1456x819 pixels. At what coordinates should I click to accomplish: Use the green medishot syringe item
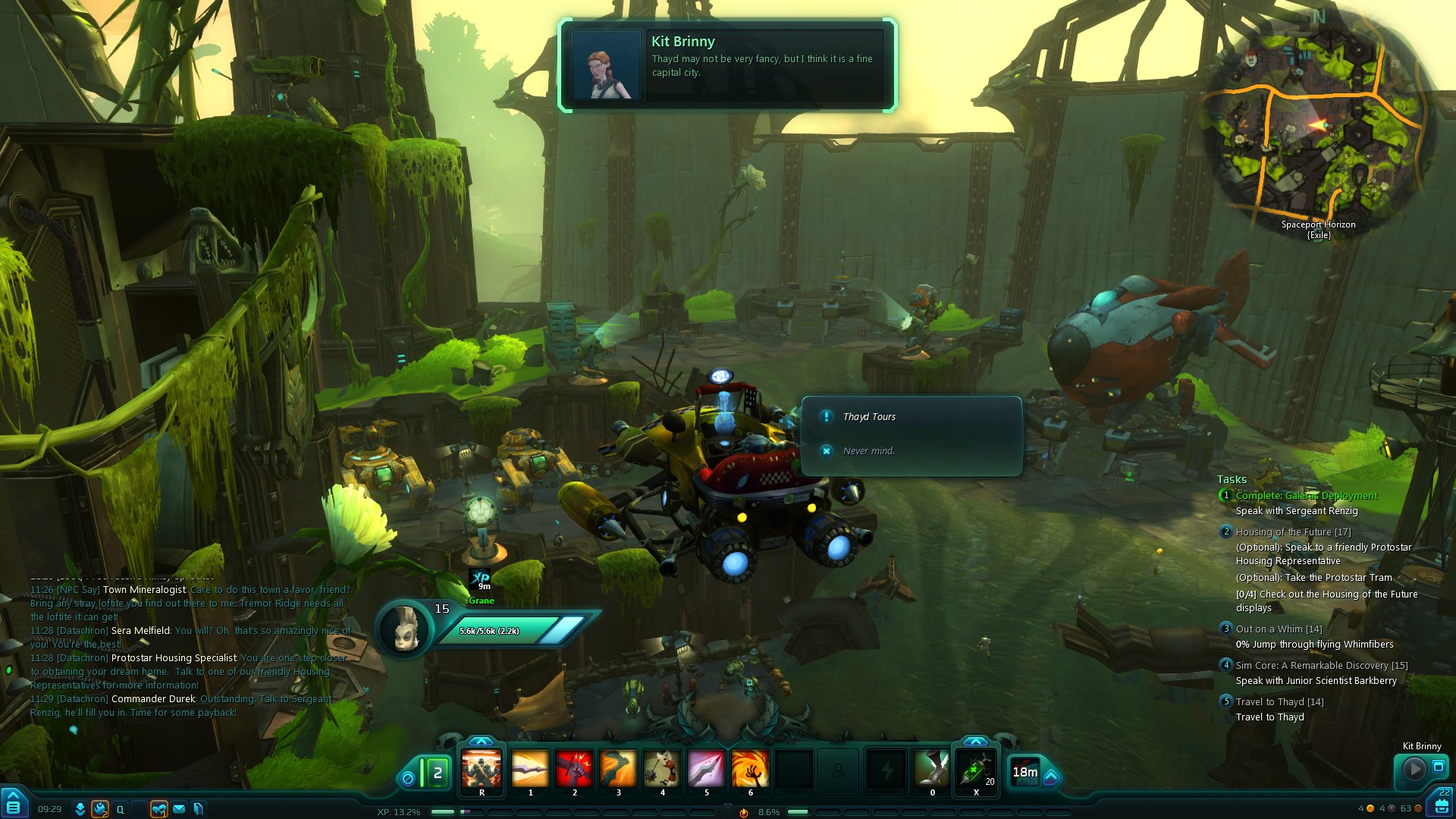coord(976,769)
